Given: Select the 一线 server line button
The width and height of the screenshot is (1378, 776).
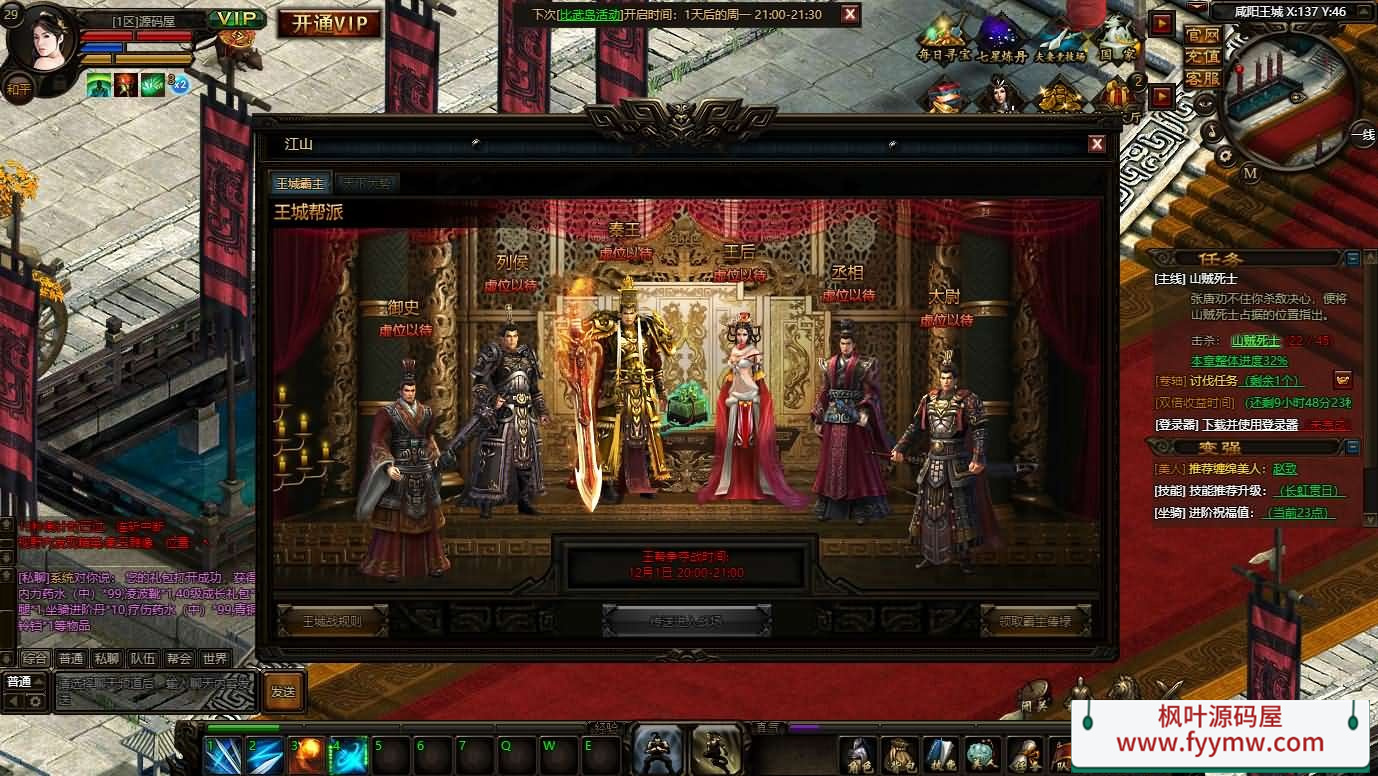Looking at the screenshot, I should pyautogui.click(x=1362, y=135).
